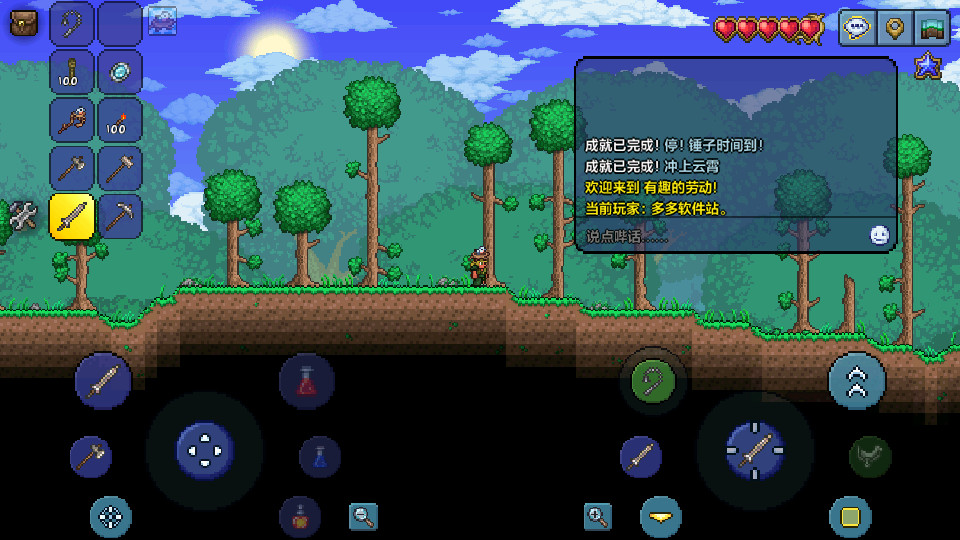The width and height of the screenshot is (960, 540).
Task: Use the red healing potion shortcut
Action: click(306, 381)
